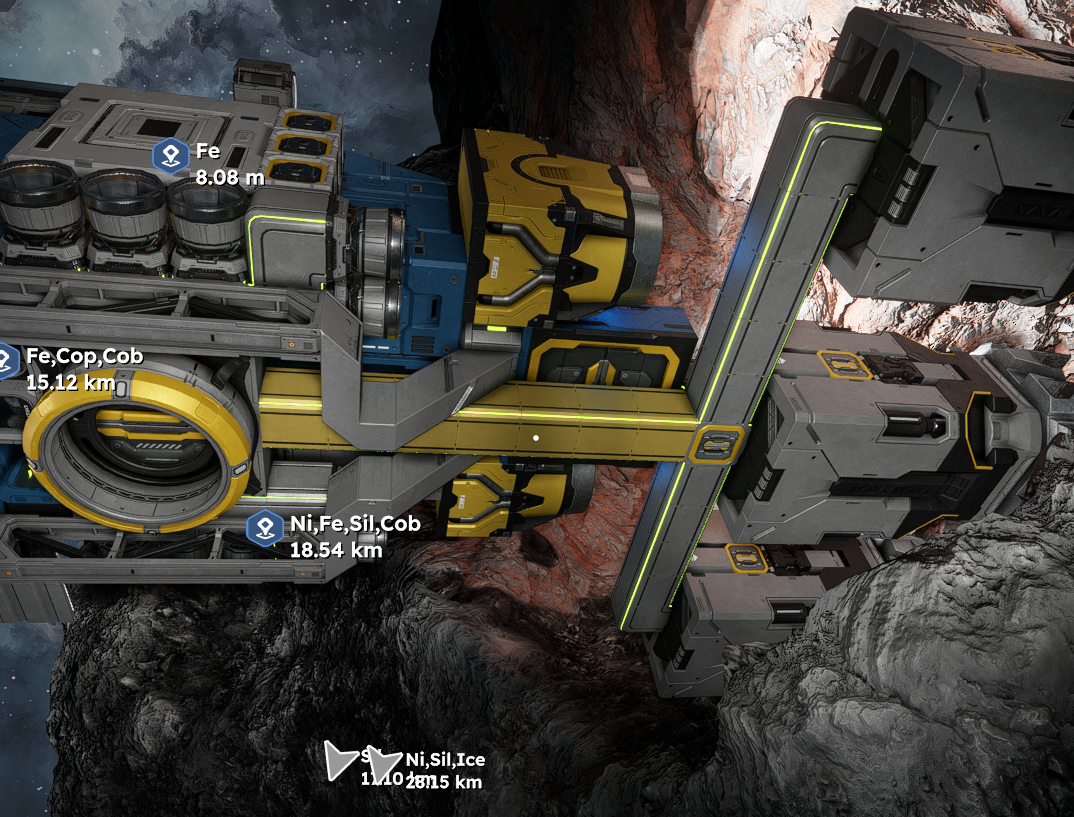This screenshot has height=817, width=1074.
Task: Click the Ni,Fe,Sil,Cob waypoint marker
Action: tap(265, 526)
